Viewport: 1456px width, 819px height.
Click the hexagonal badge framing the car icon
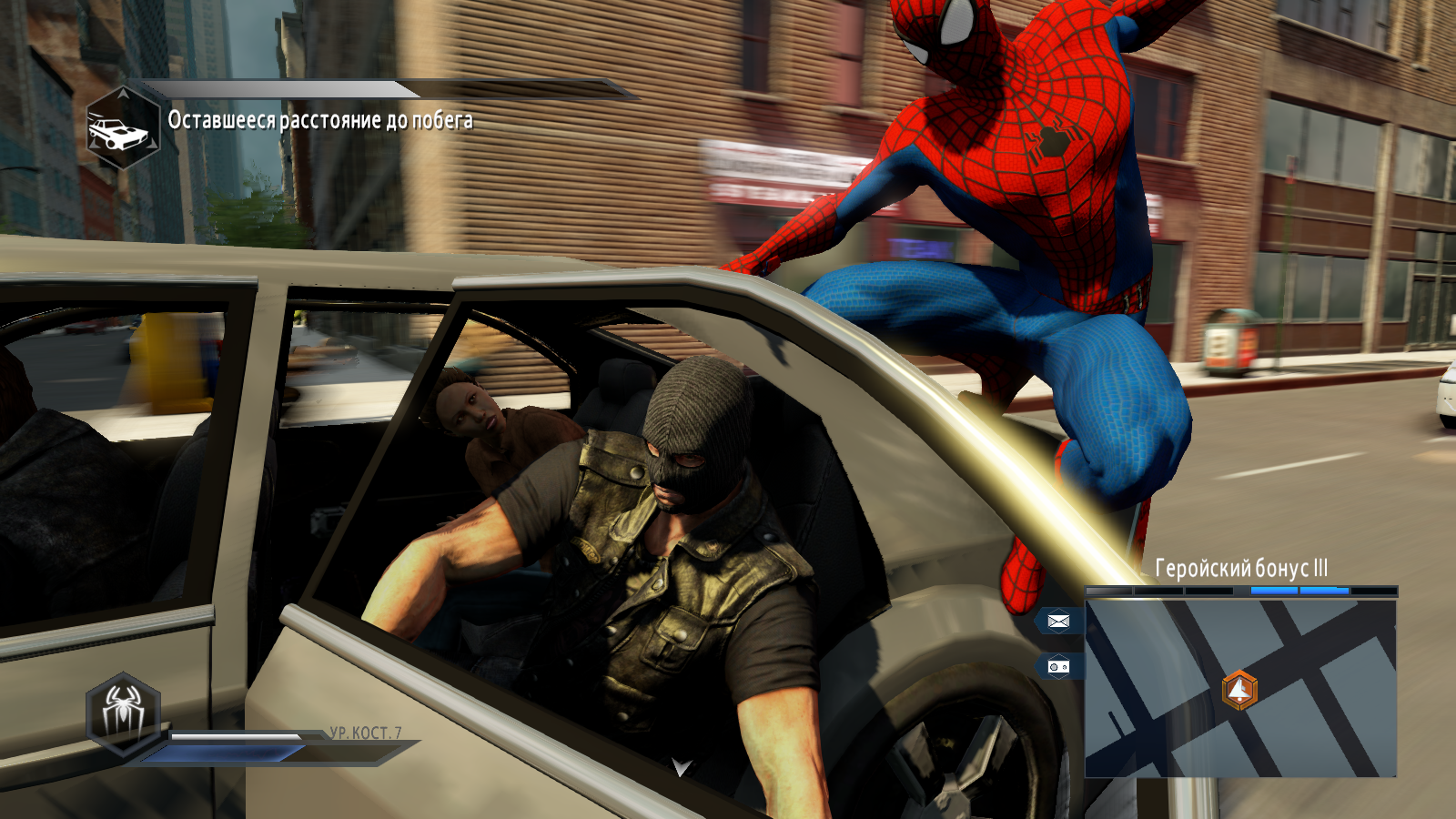click(x=124, y=127)
